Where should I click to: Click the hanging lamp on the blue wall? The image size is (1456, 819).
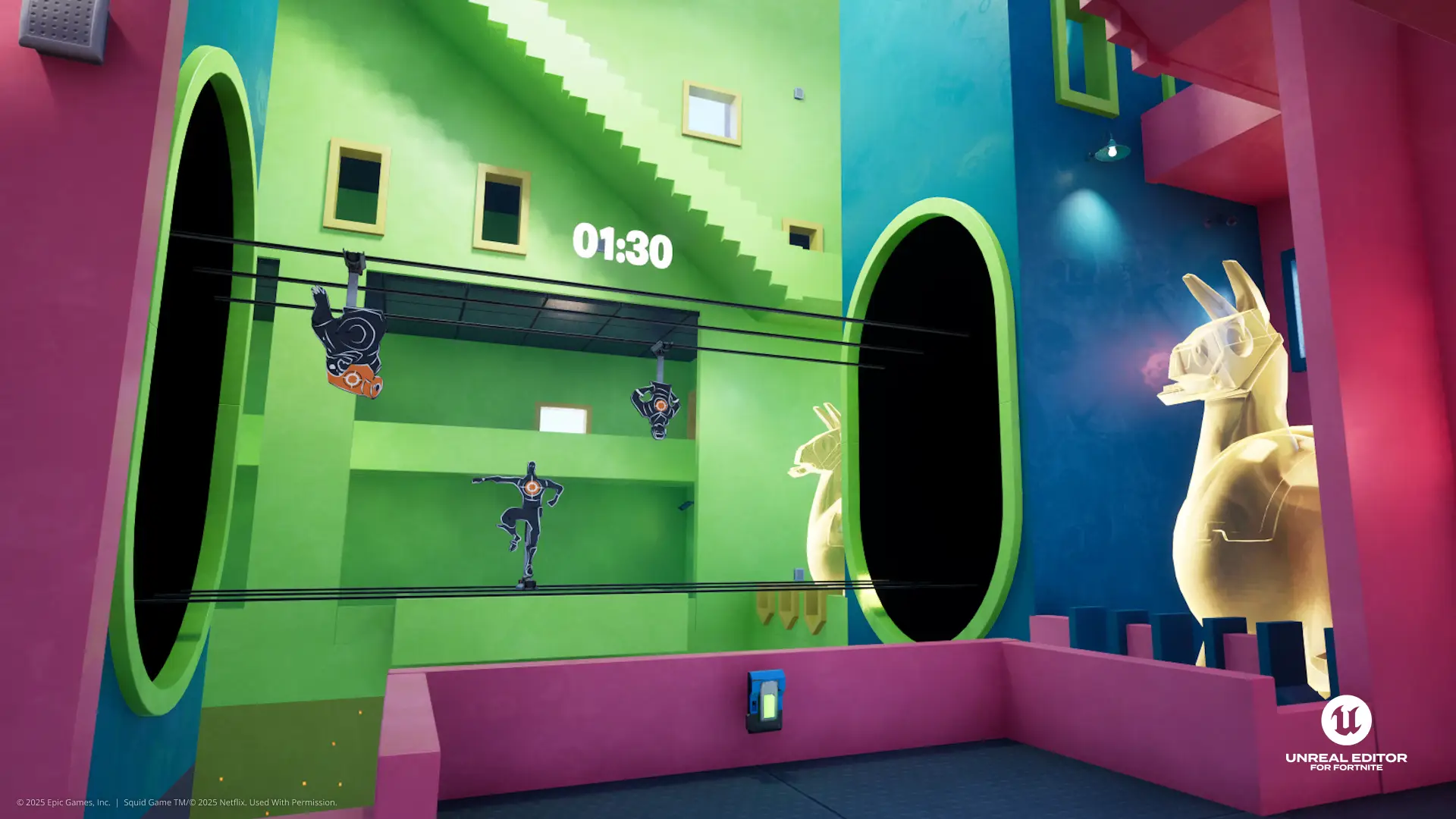pyautogui.click(x=1112, y=151)
